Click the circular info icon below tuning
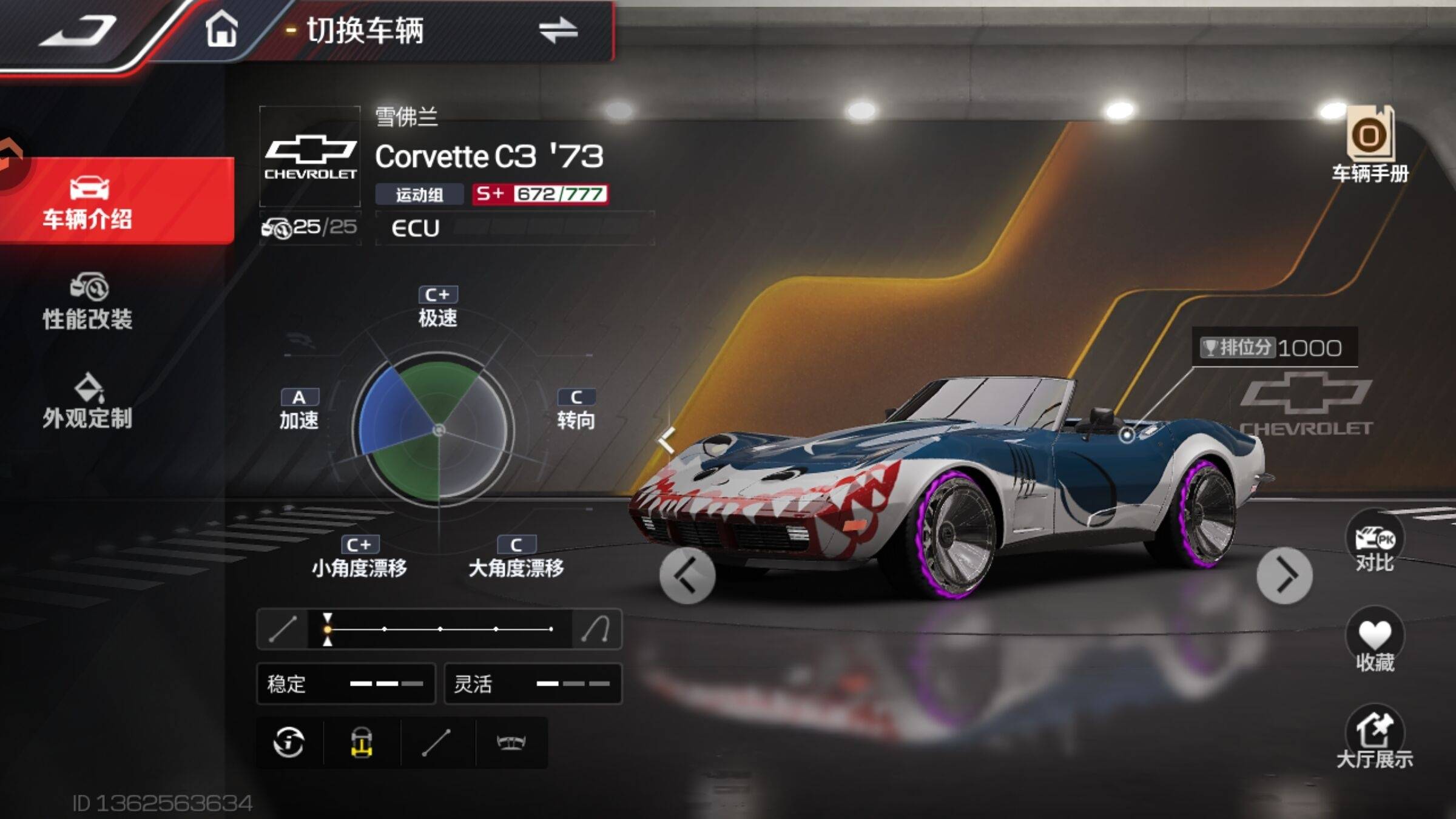This screenshot has height=819, width=1456. 289,743
